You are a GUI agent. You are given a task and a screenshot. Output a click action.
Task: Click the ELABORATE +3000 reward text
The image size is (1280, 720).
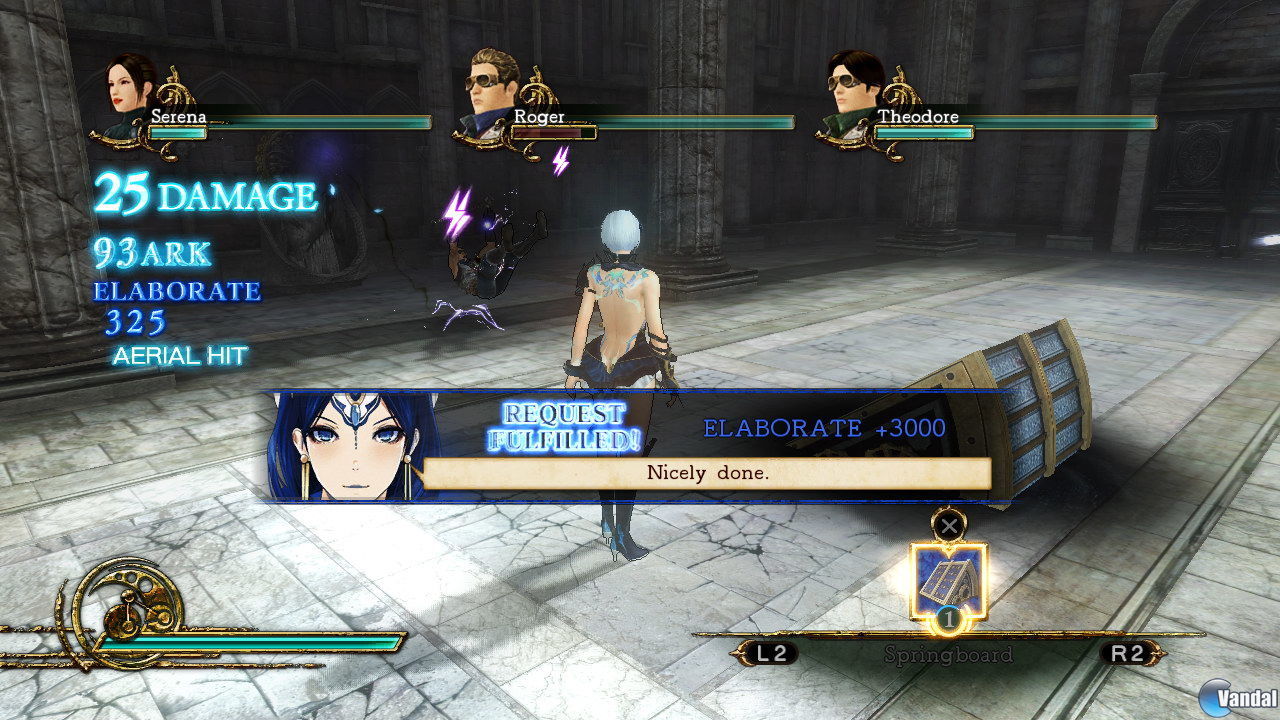[x=818, y=426]
